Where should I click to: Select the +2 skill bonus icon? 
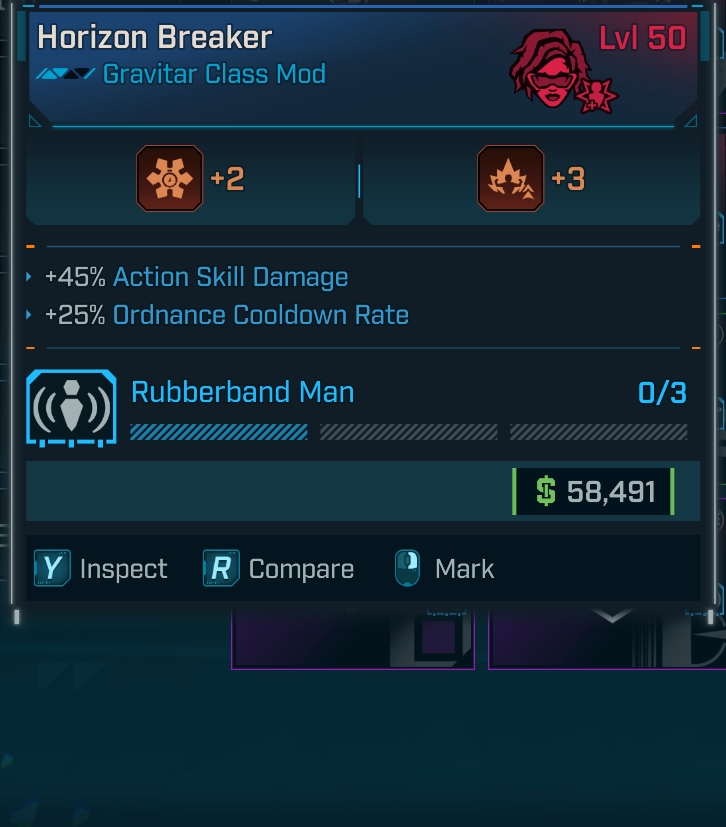169,179
